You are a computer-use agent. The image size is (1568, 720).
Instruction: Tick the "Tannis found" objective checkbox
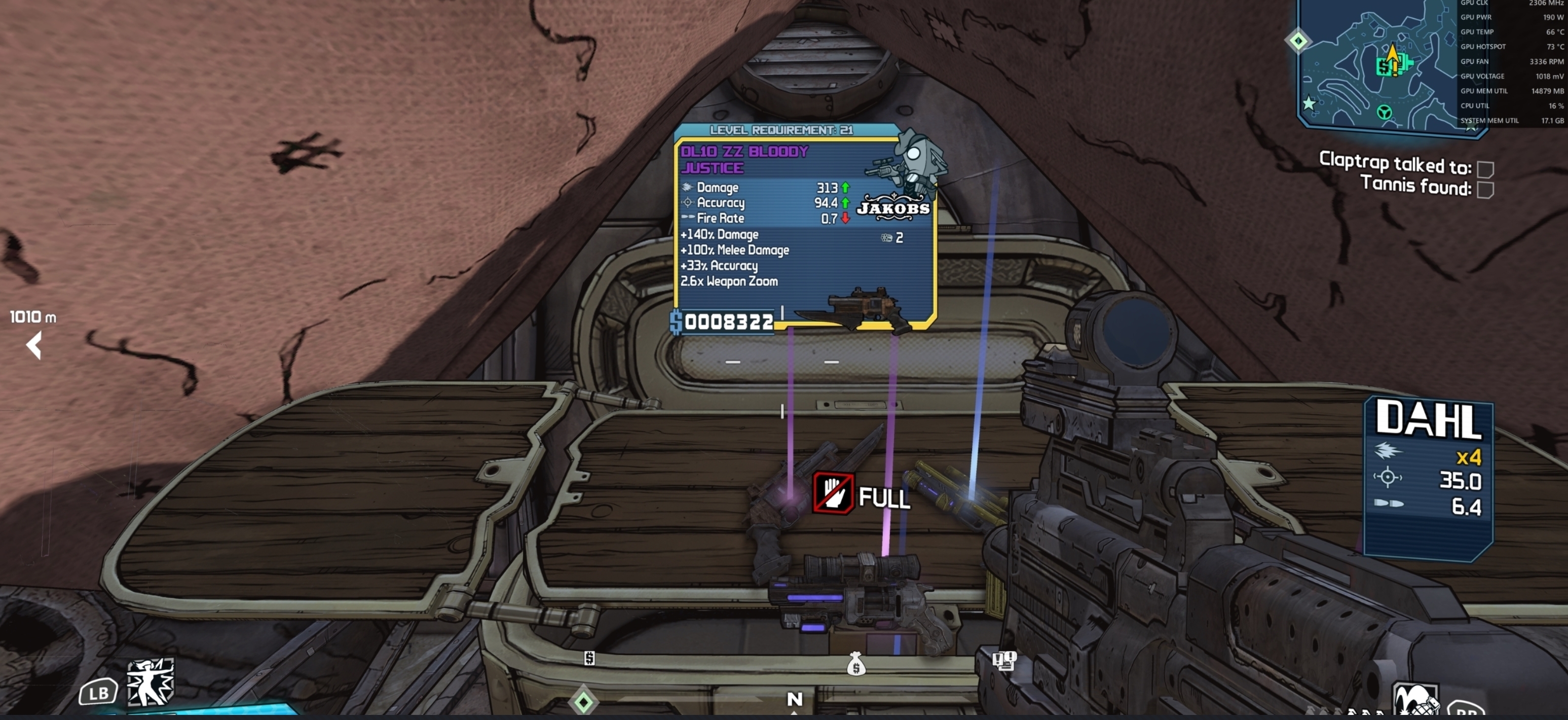coord(1485,190)
